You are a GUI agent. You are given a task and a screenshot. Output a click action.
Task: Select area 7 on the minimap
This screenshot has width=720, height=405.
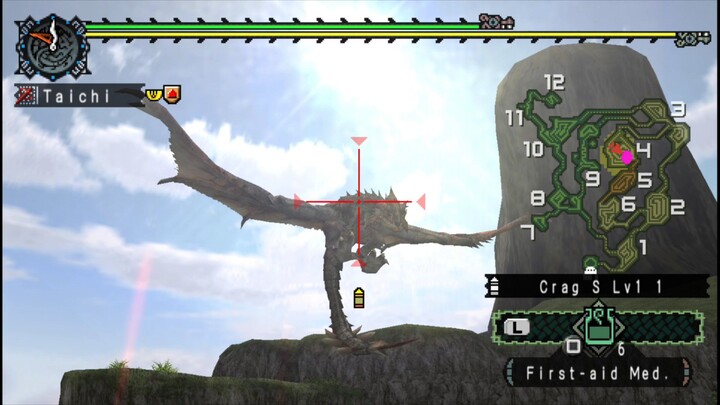click(528, 232)
